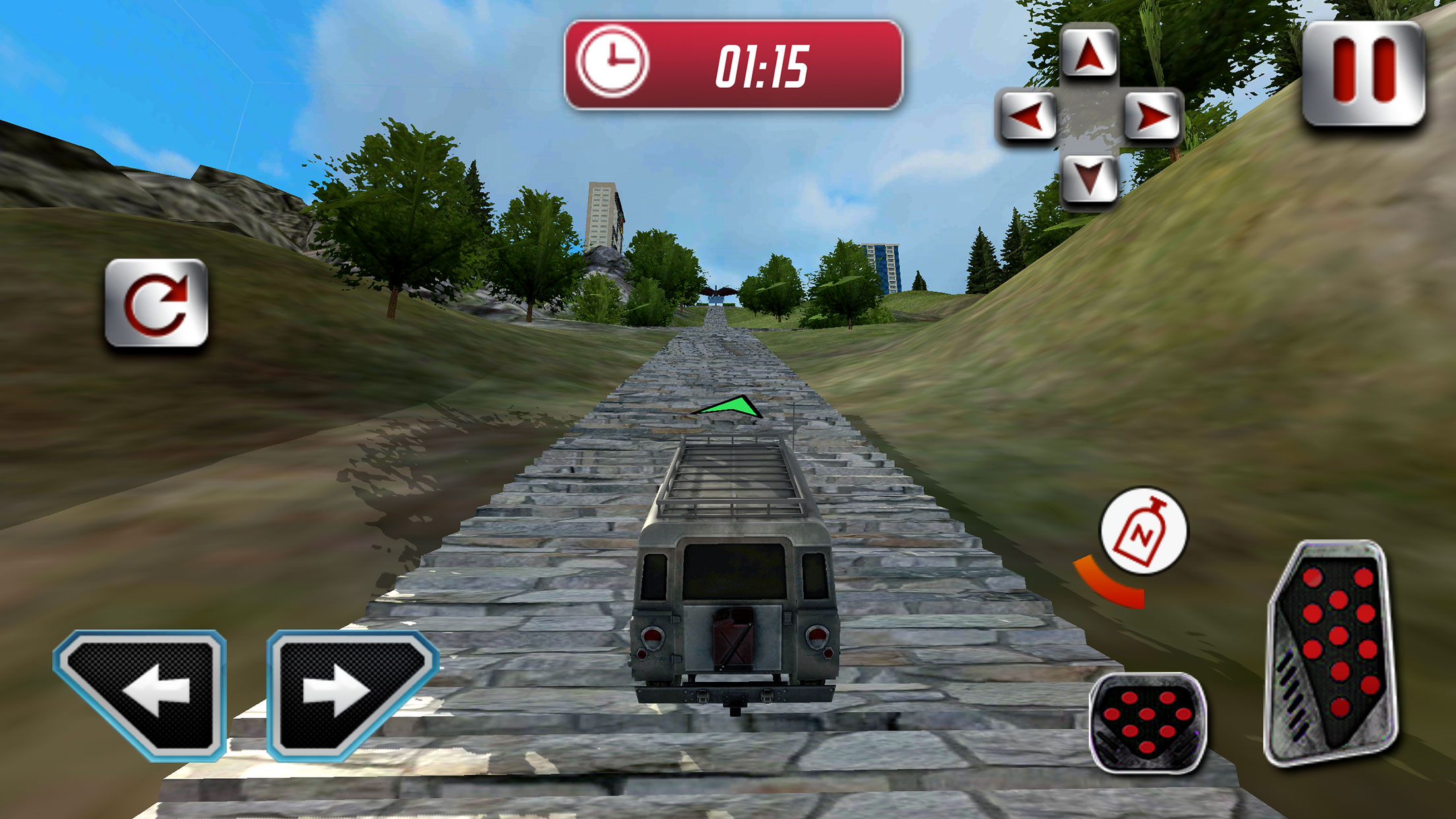Hit the small brake pedal

[1147, 722]
